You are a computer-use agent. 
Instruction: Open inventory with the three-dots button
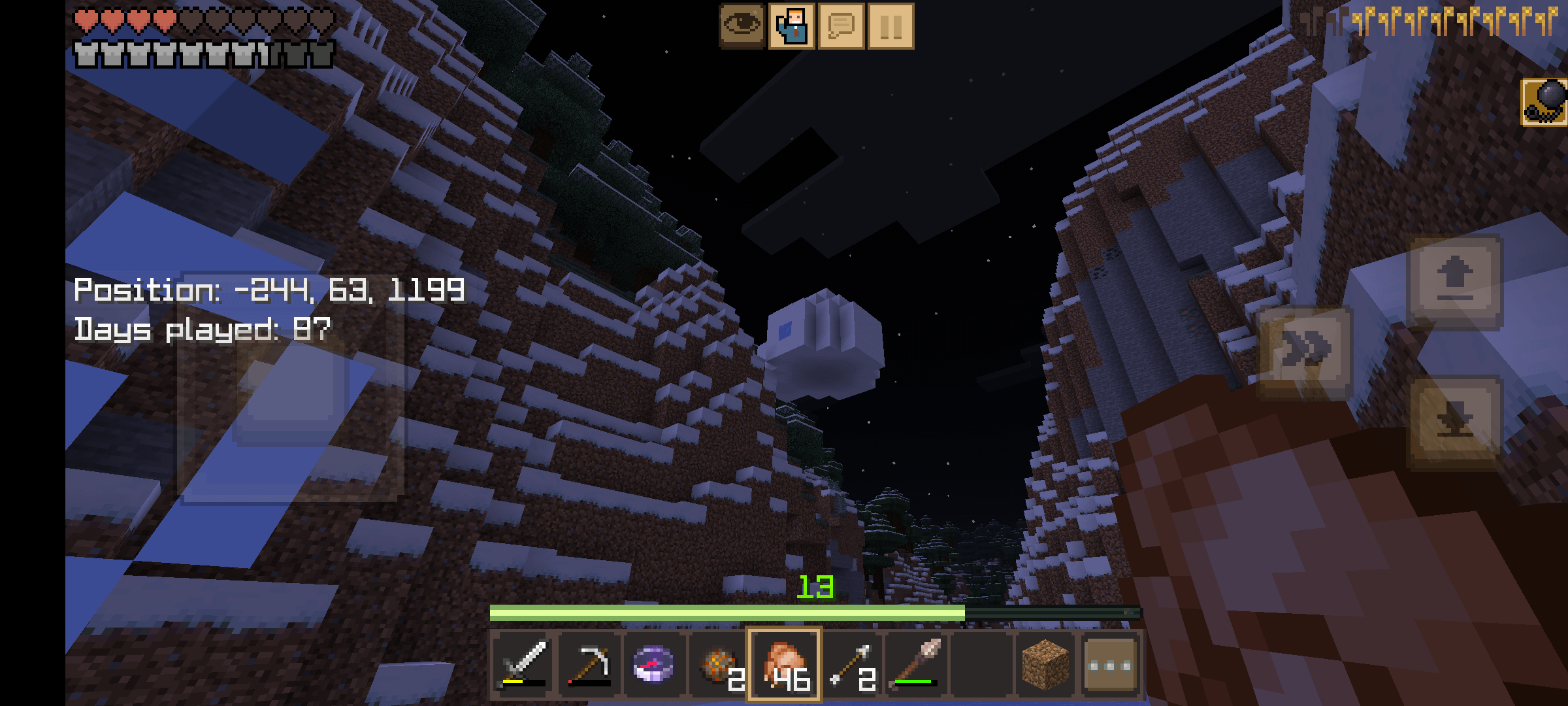1111,665
